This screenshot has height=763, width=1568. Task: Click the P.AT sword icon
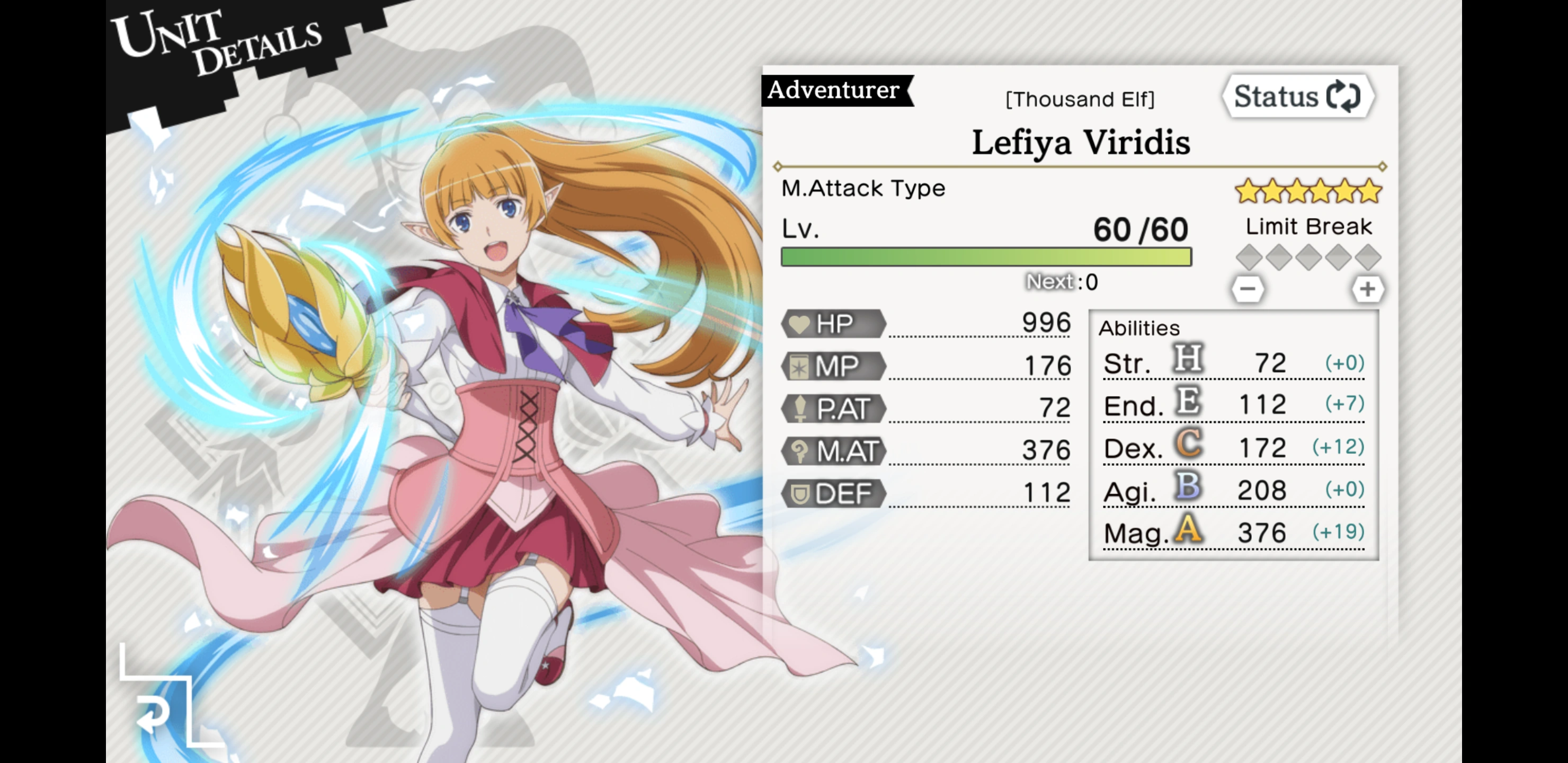click(x=800, y=409)
